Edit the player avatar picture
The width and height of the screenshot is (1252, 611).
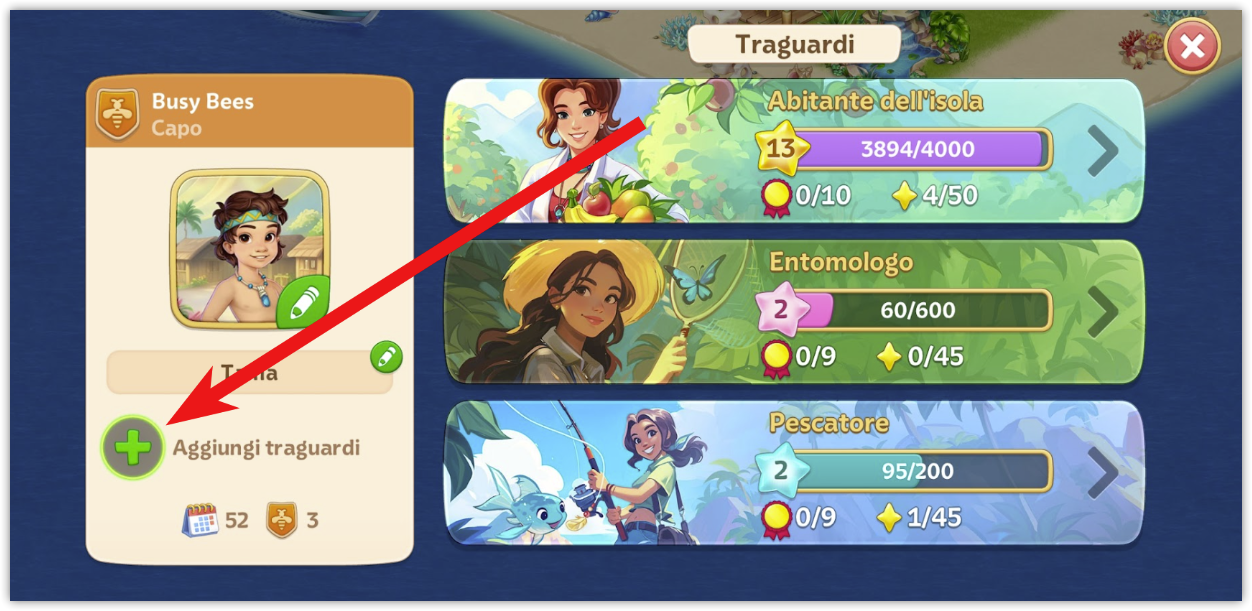302,302
